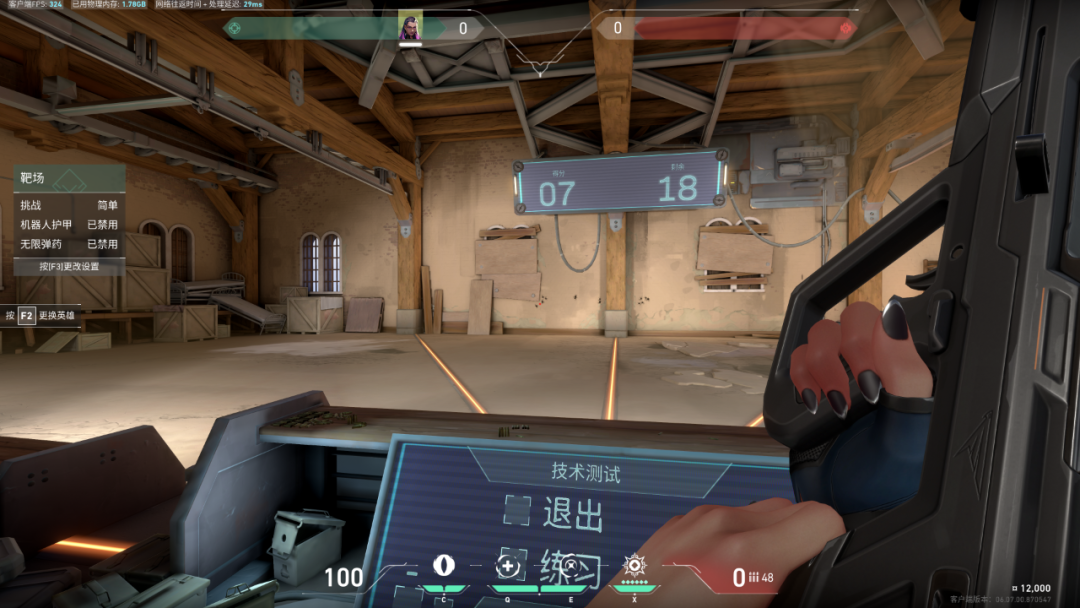
Task: Activate Reyna's Leer eye ability icon
Action: 443,566
